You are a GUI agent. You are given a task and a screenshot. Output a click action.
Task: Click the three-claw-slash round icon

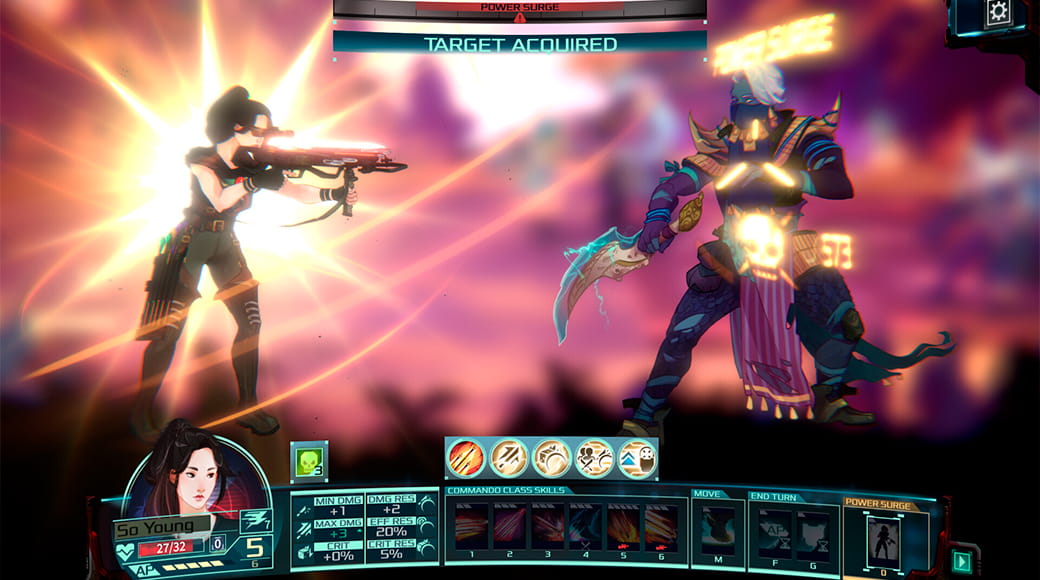466,458
